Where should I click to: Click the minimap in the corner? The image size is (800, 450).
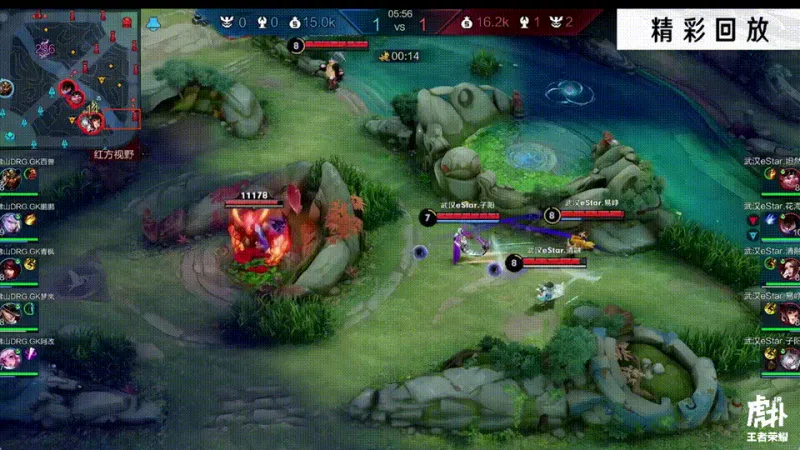coord(70,73)
